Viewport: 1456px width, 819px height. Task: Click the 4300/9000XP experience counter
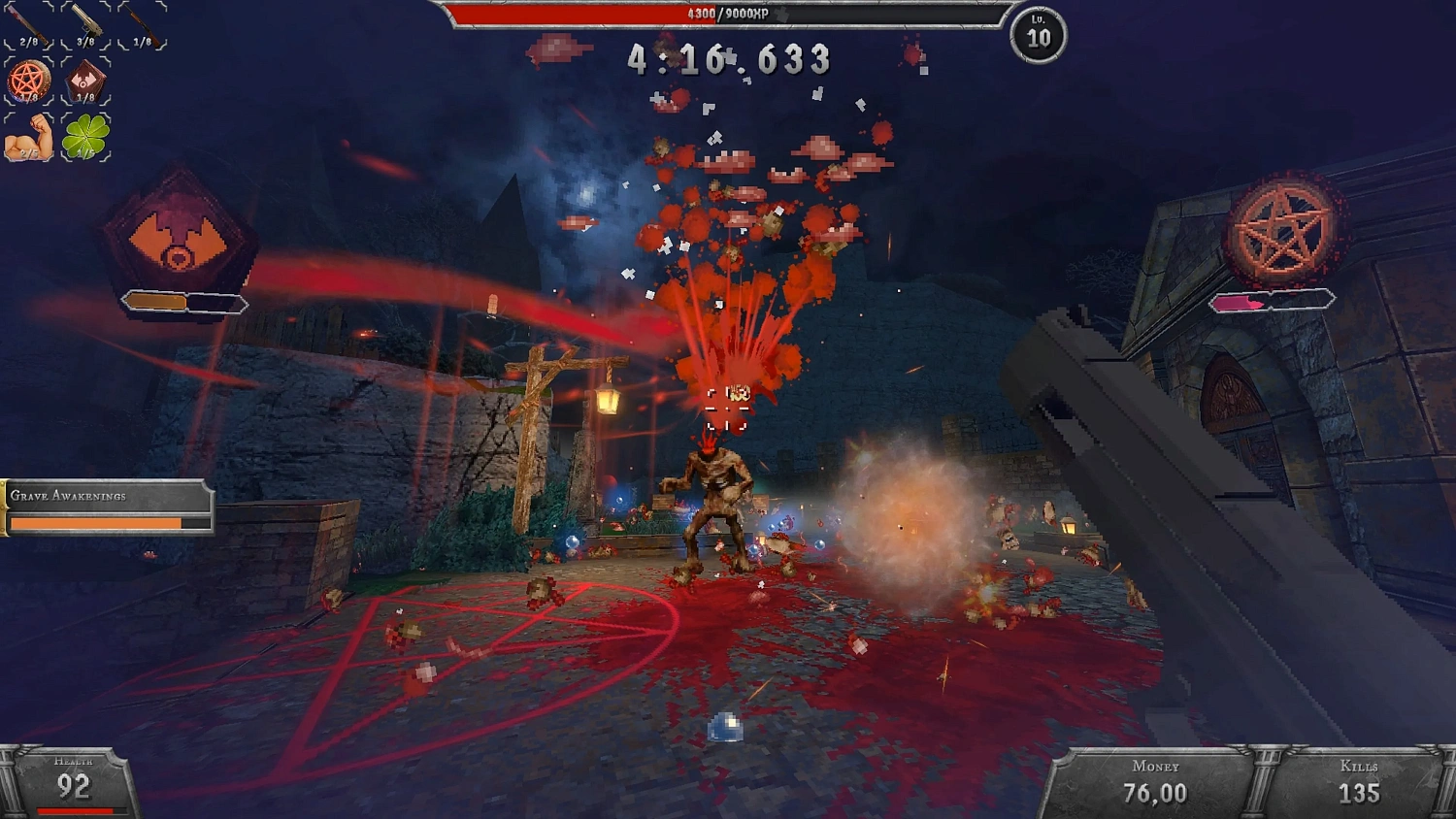pos(728,15)
